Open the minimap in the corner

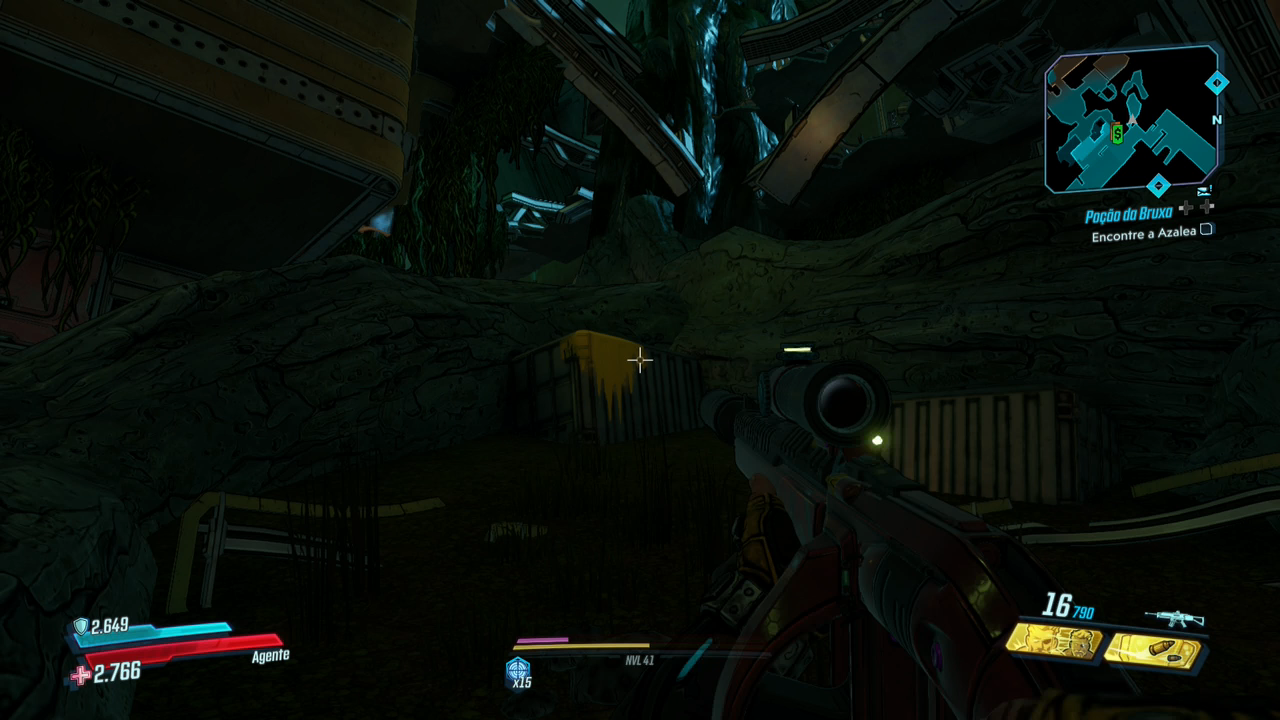click(x=1131, y=120)
